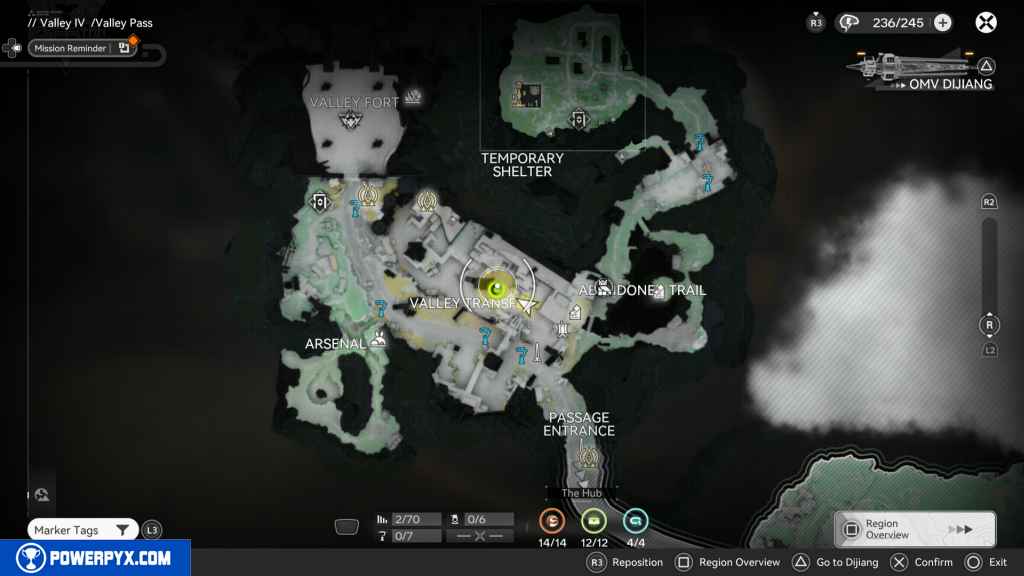Select the crest marker beside Valley Fort
The height and width of the screenshot is (576, 1024).
(412, 98)
